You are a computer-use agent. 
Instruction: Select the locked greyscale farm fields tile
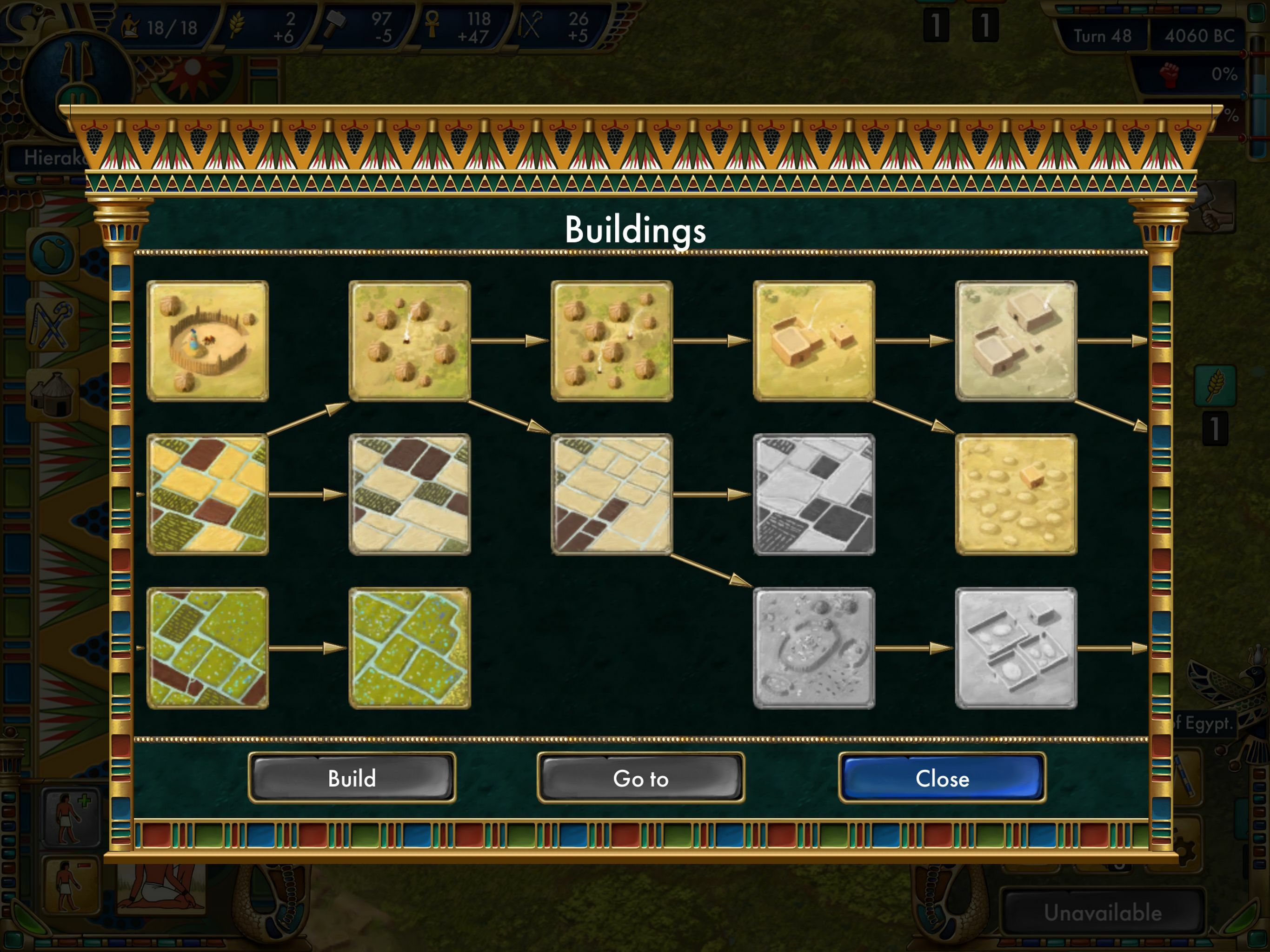click(813, 494)
